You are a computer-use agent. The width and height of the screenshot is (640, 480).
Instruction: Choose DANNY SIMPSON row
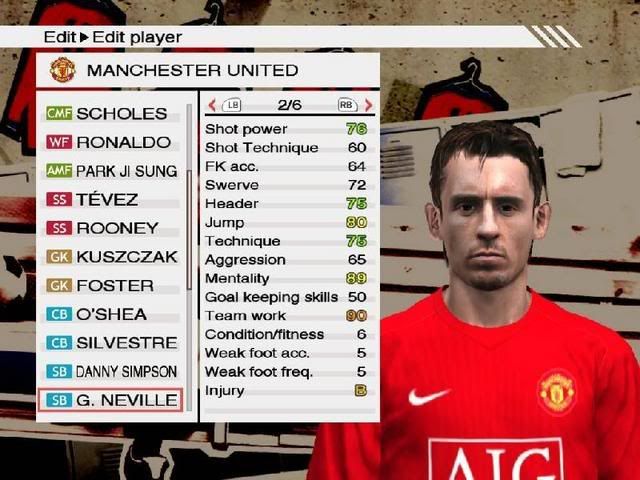pyautogui.click(x=110, y=372)
